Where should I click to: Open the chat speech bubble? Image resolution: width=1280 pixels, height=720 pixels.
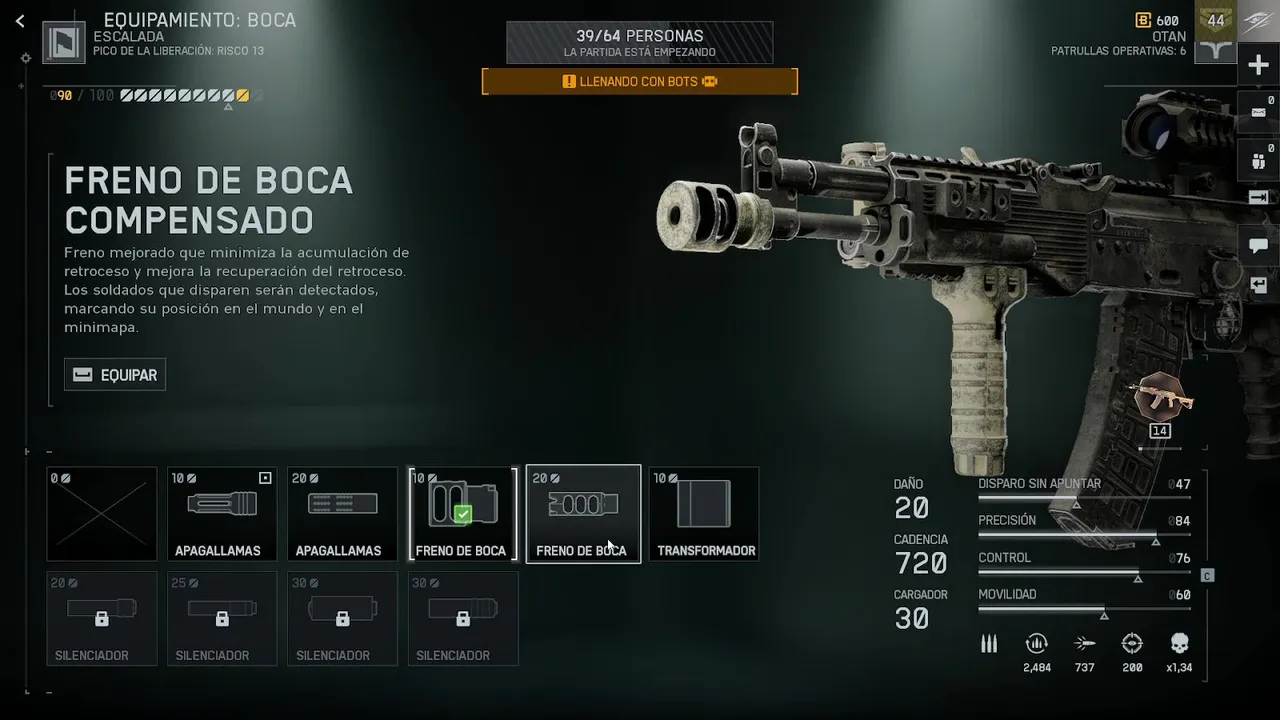1258,245
